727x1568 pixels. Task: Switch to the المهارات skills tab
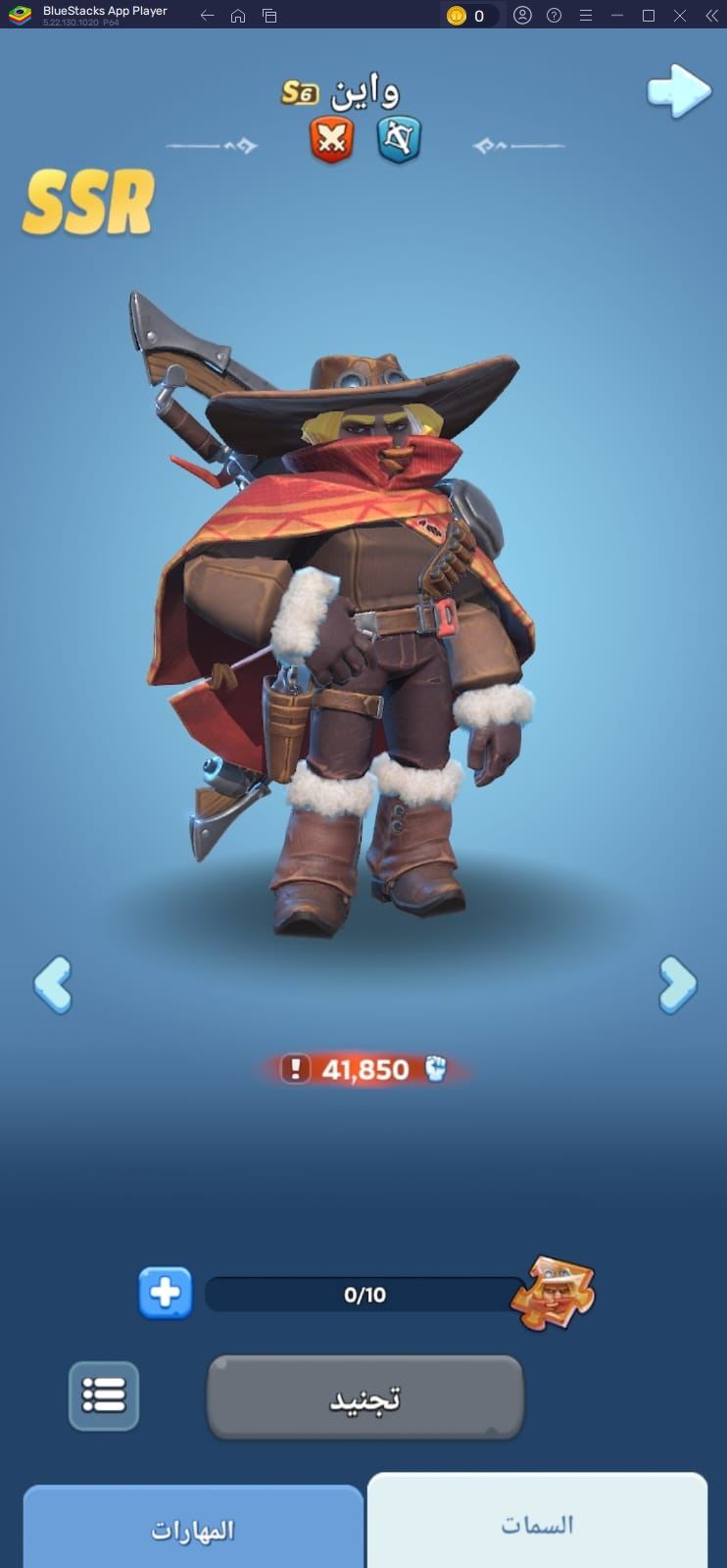tap(193, 1530)
